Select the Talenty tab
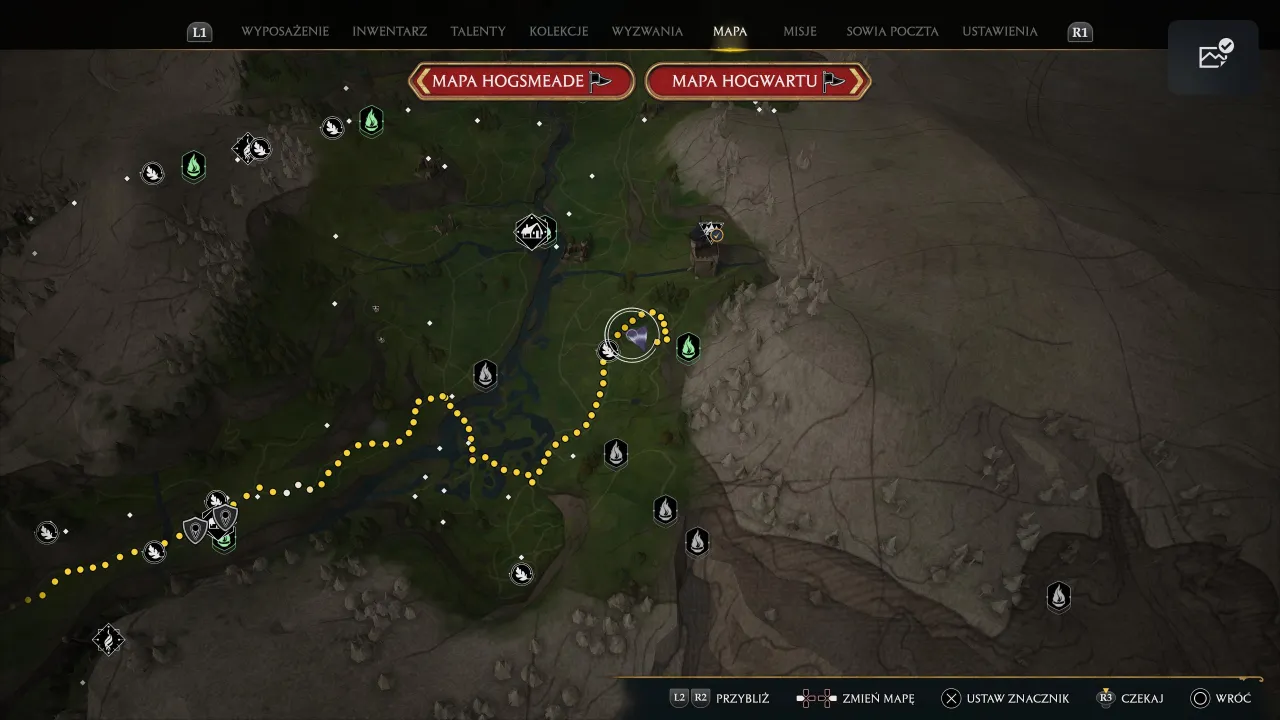Screen dimensions: 1280x720 478,31
